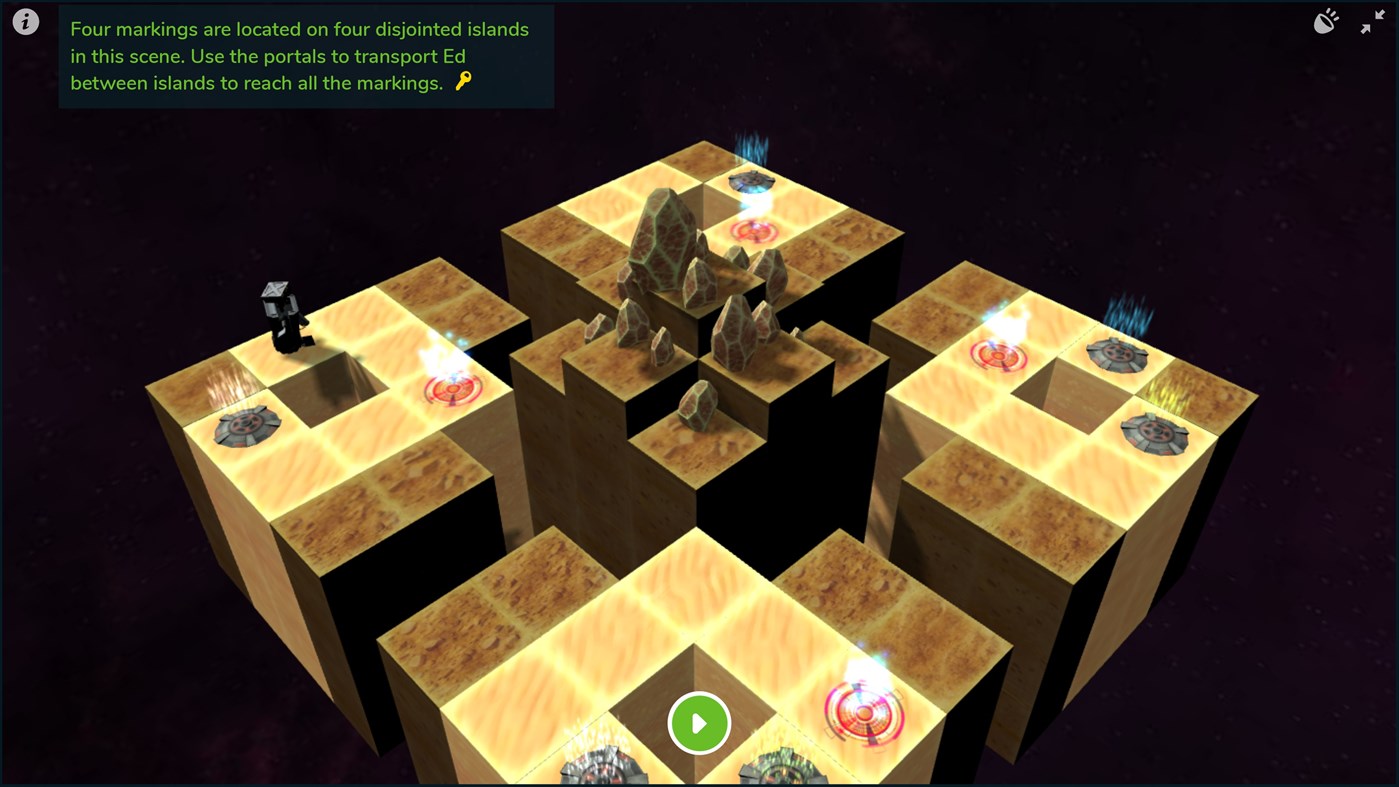This screenshot has width=1399, height=787.
Task: Click the instruction message box
Action: coord(305,56)
